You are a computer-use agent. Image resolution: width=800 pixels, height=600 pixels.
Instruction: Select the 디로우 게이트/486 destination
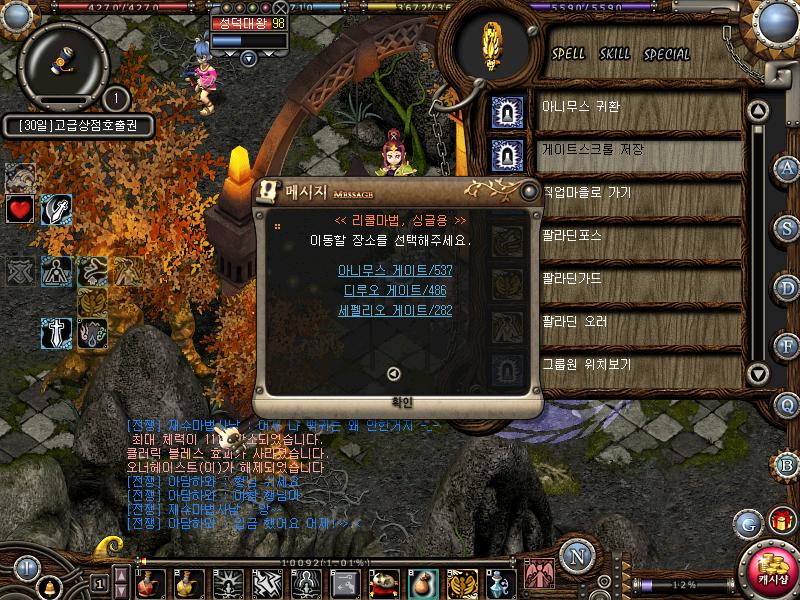tap(395, 290)
